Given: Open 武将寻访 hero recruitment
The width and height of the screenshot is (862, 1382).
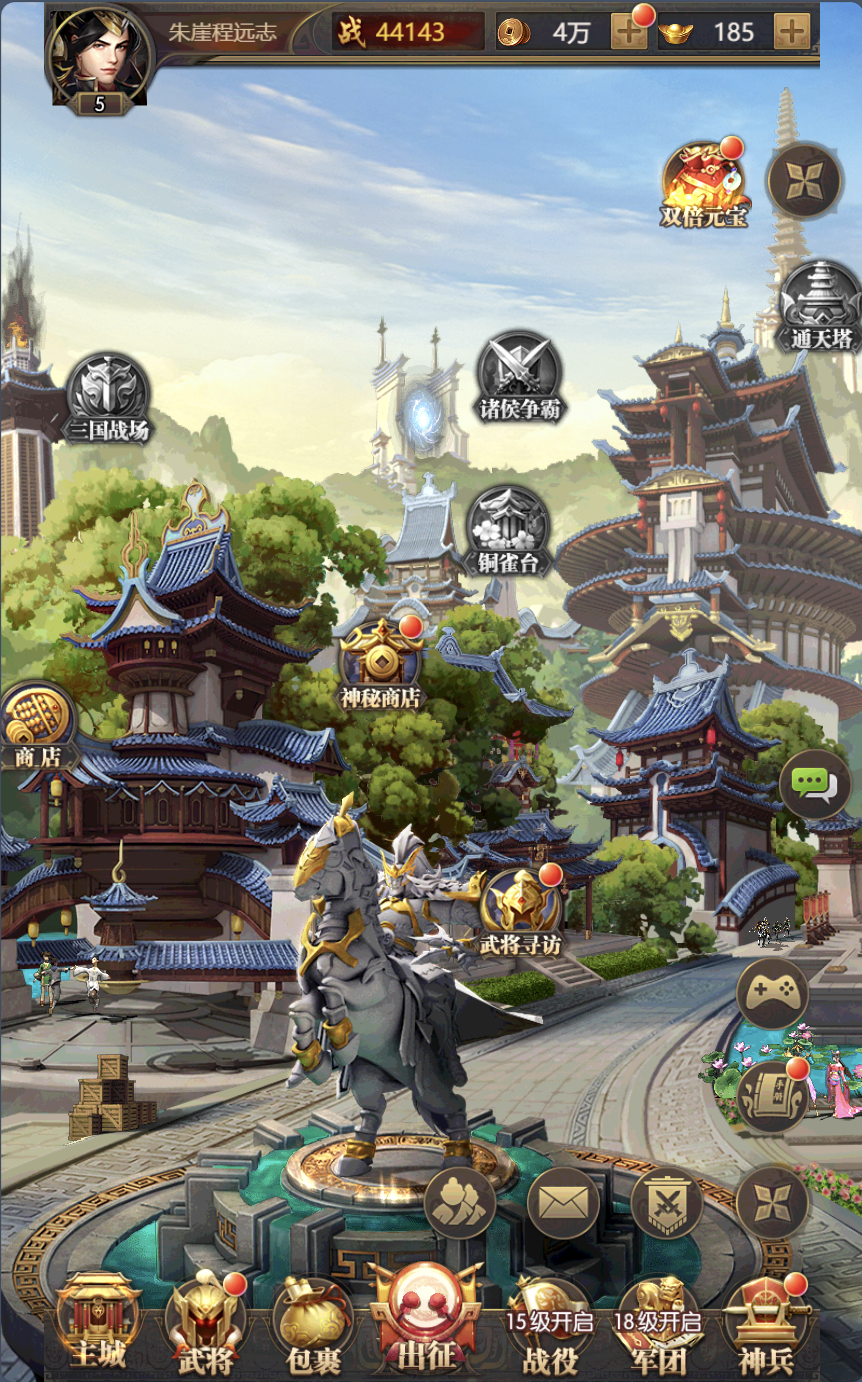Looking at the screenshot, I should (x=520, y=908).
